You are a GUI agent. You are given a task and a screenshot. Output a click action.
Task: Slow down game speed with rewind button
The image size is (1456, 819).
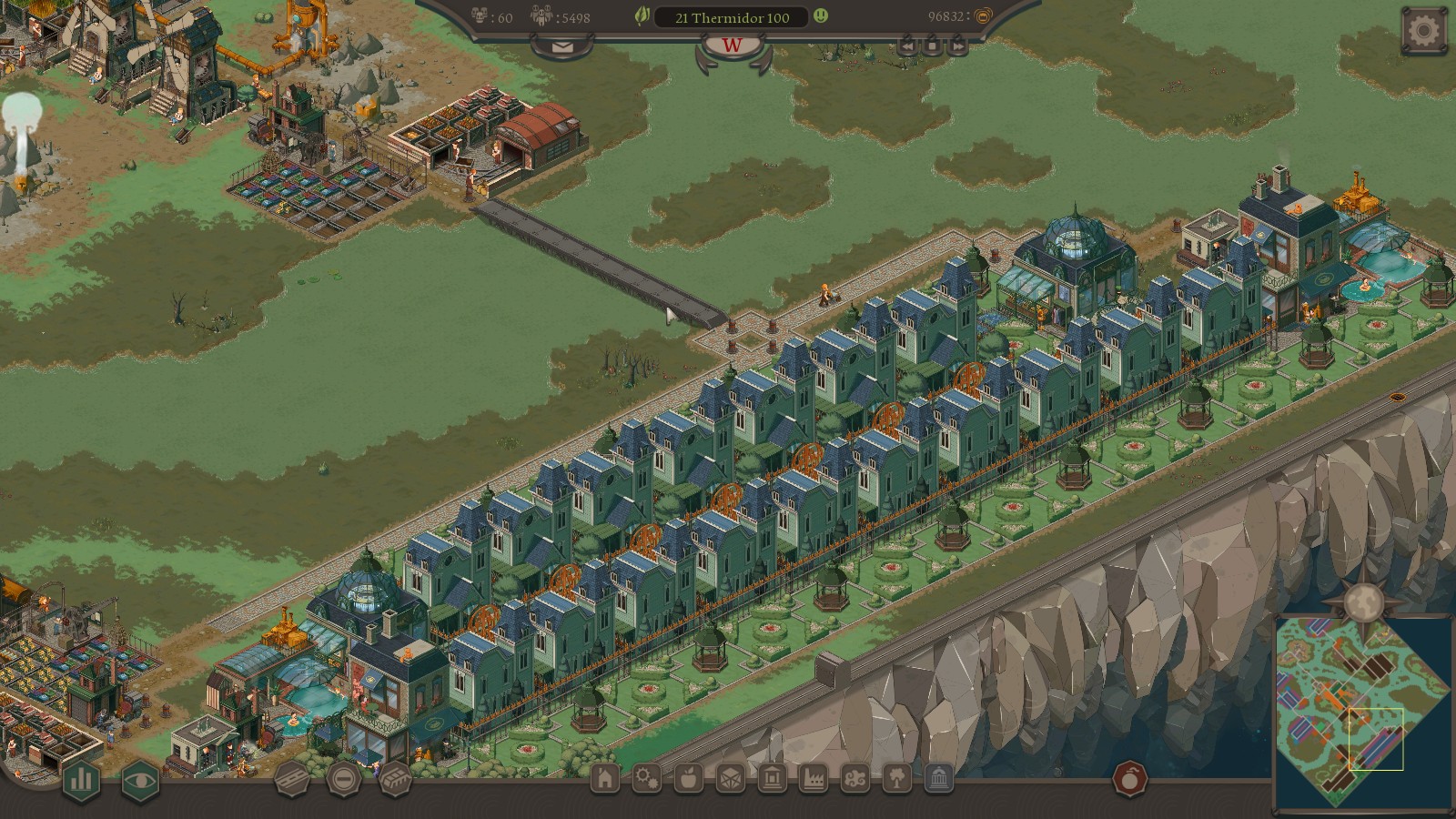pos(907,45)
